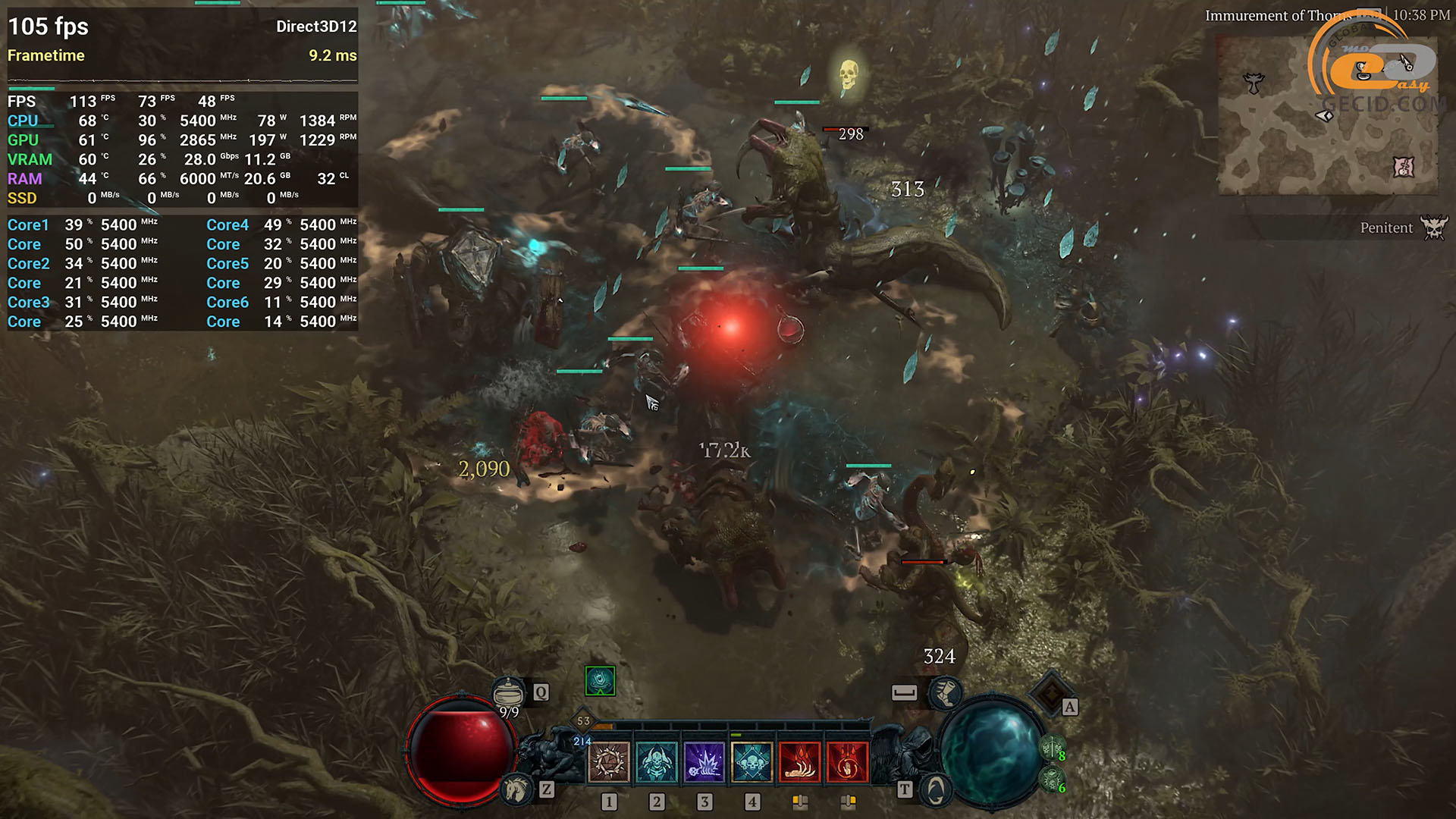Use the red swirling hand skill
Screen dimensions: 1456x819
(847, 762)
